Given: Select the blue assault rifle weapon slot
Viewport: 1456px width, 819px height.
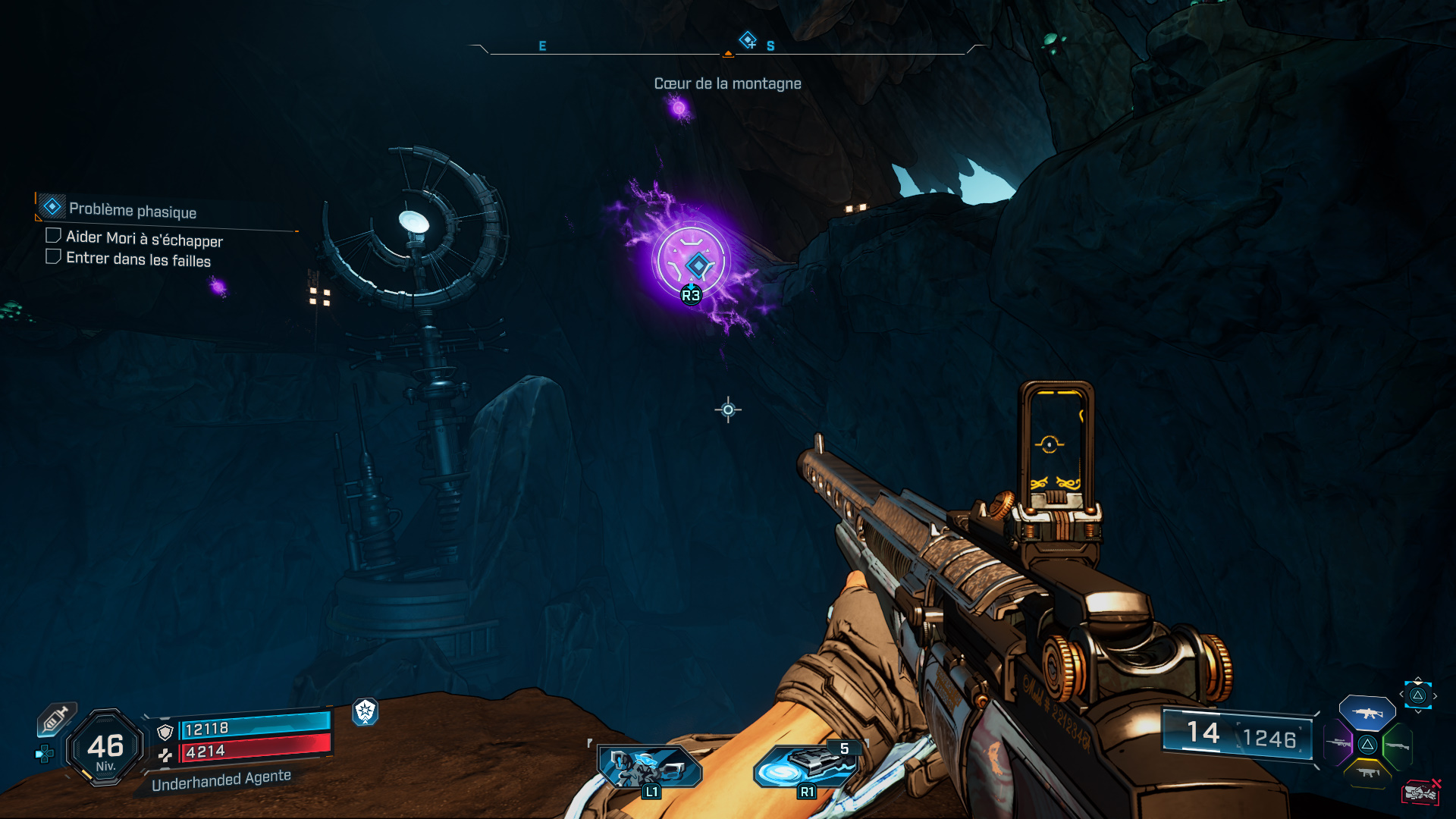Looking at the screenshot, I should tap(1367, 713).
